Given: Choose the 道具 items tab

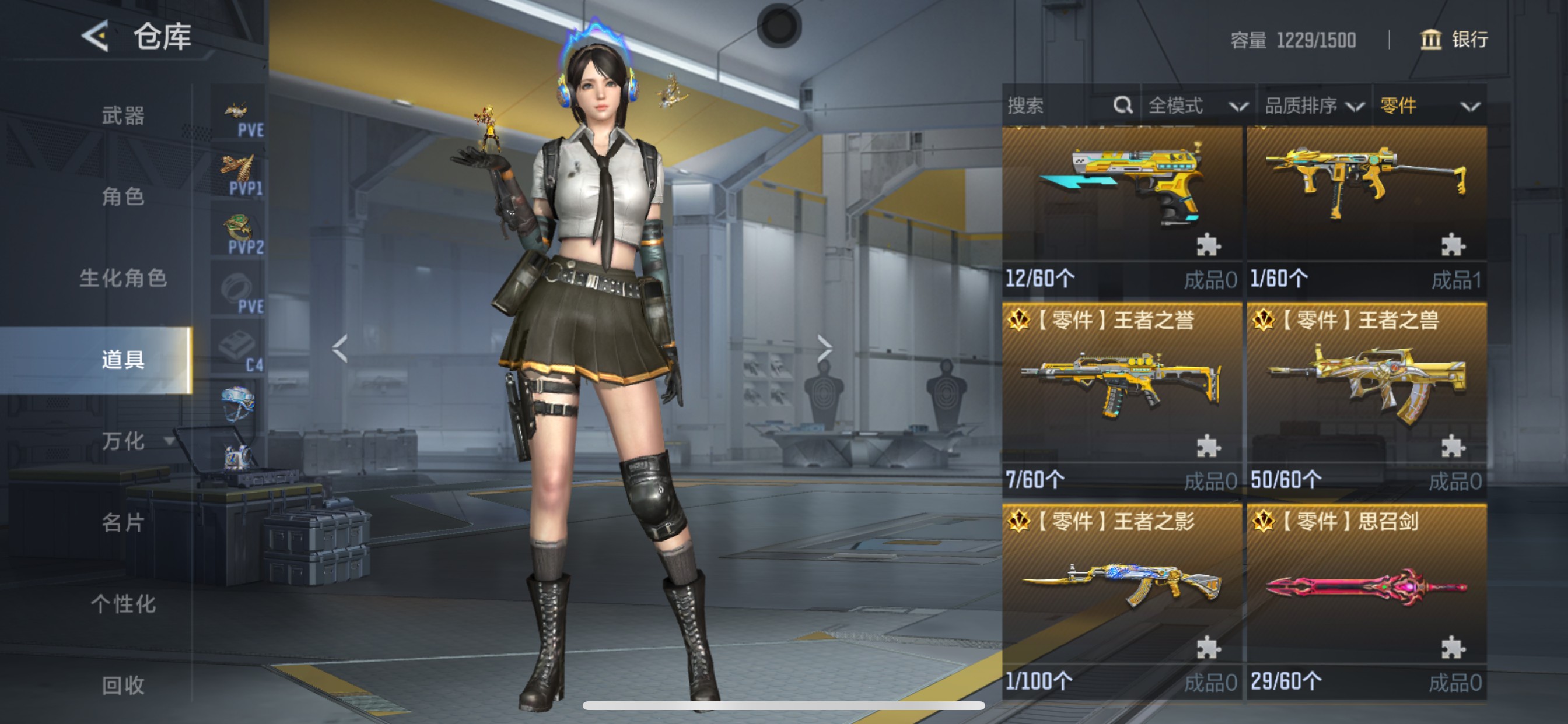Looking at the screenshot, I should point(123,360).
